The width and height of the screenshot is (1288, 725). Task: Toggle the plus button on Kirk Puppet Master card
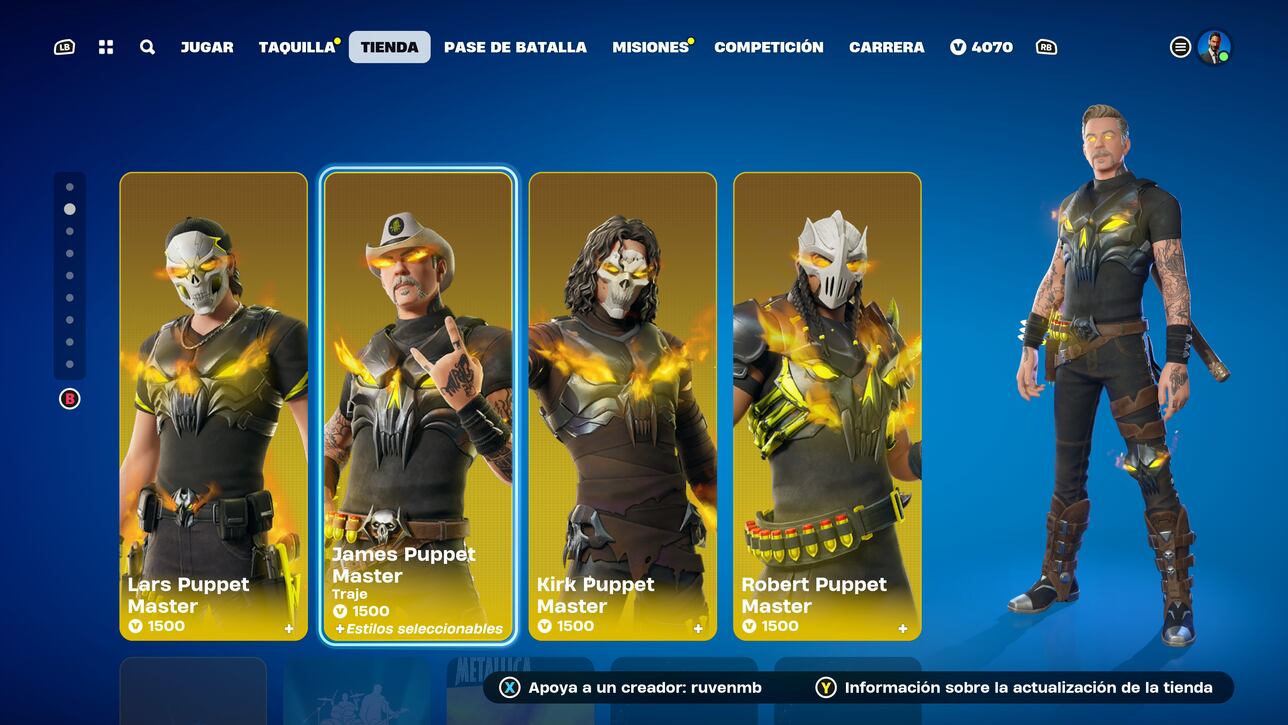click(697, 628)
